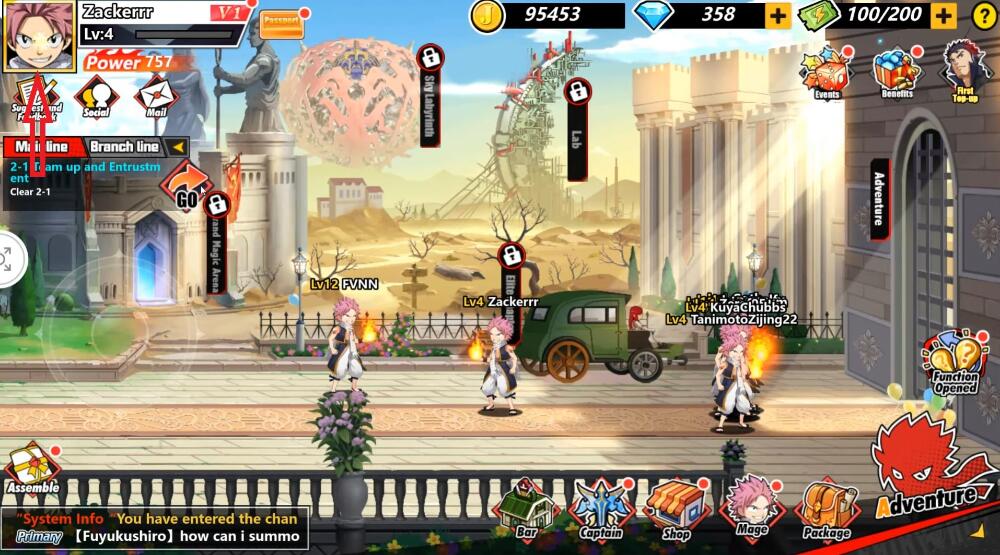This screenshot has height=555, width=1000.
Task: Open the Bar from the bottom menu
Action: coord(526,508)
